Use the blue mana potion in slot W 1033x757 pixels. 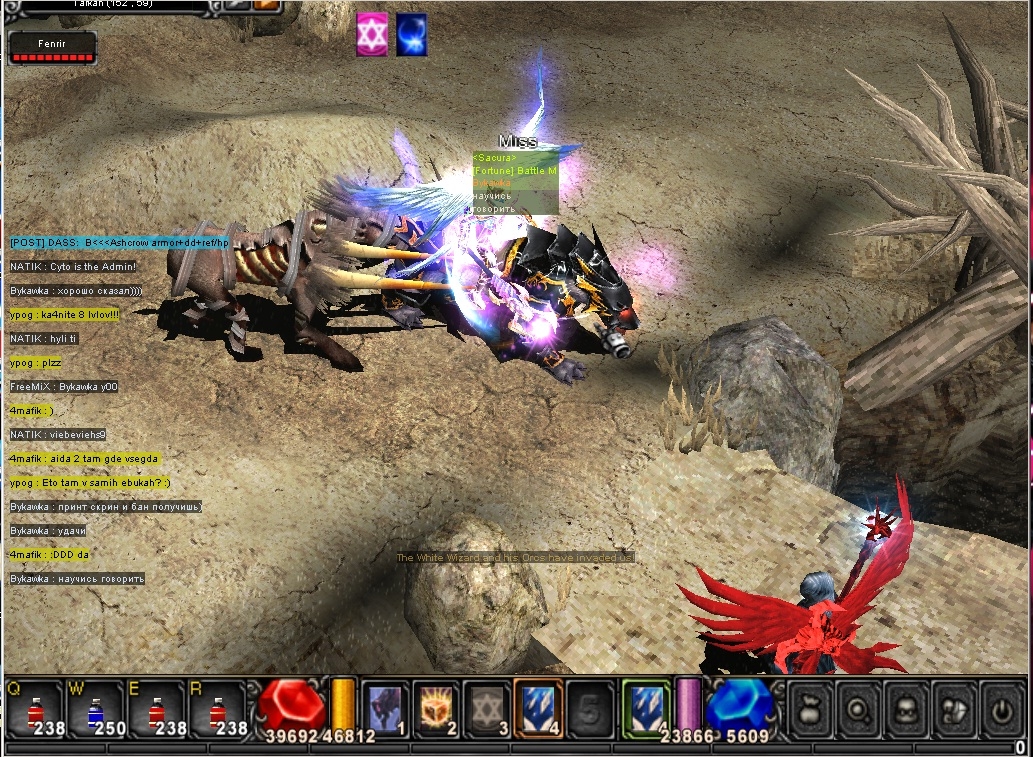pyautogui.click(x=94, y=710)
